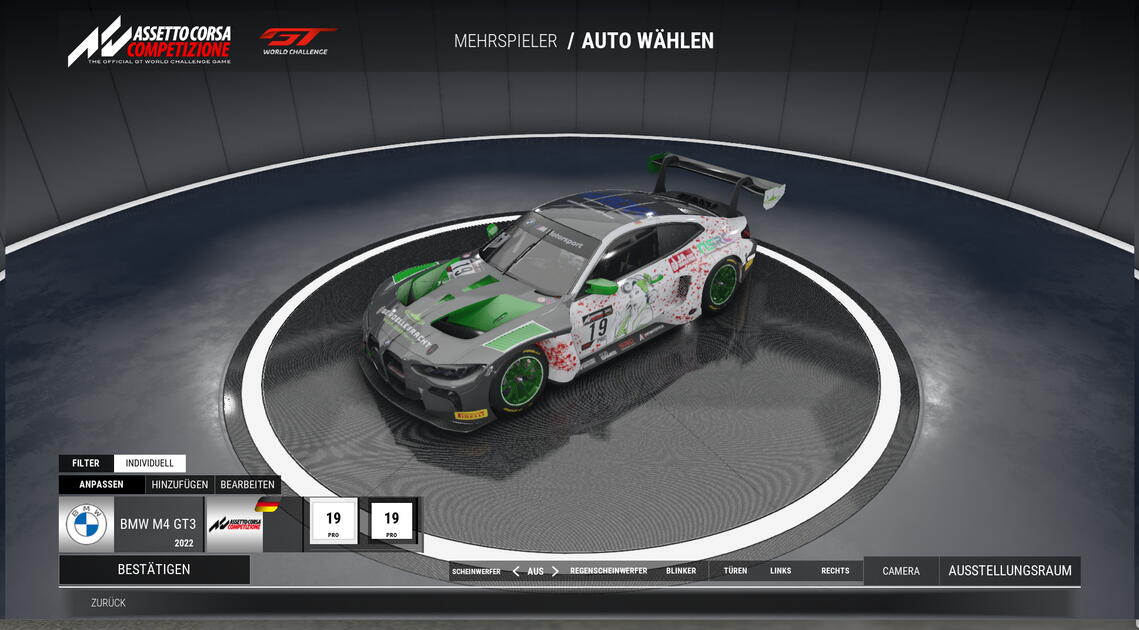Click left arrow for Scheinwerfer setting
Screen dimensions: 1139x630
[516, 571]
